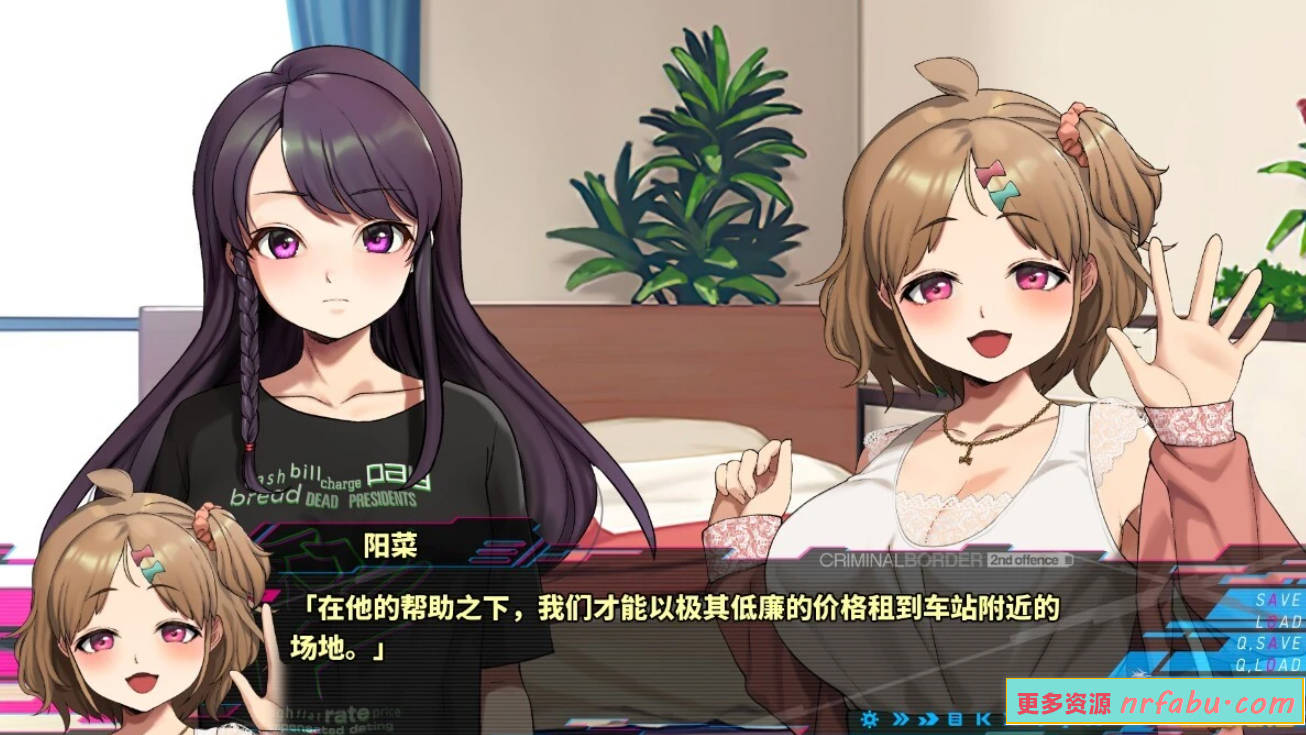Image resolution: width=1306 pixels, height=735 pixels.
Task: Click the leftmost toolbar icon on the bottom bar
Action: point(871,718)
